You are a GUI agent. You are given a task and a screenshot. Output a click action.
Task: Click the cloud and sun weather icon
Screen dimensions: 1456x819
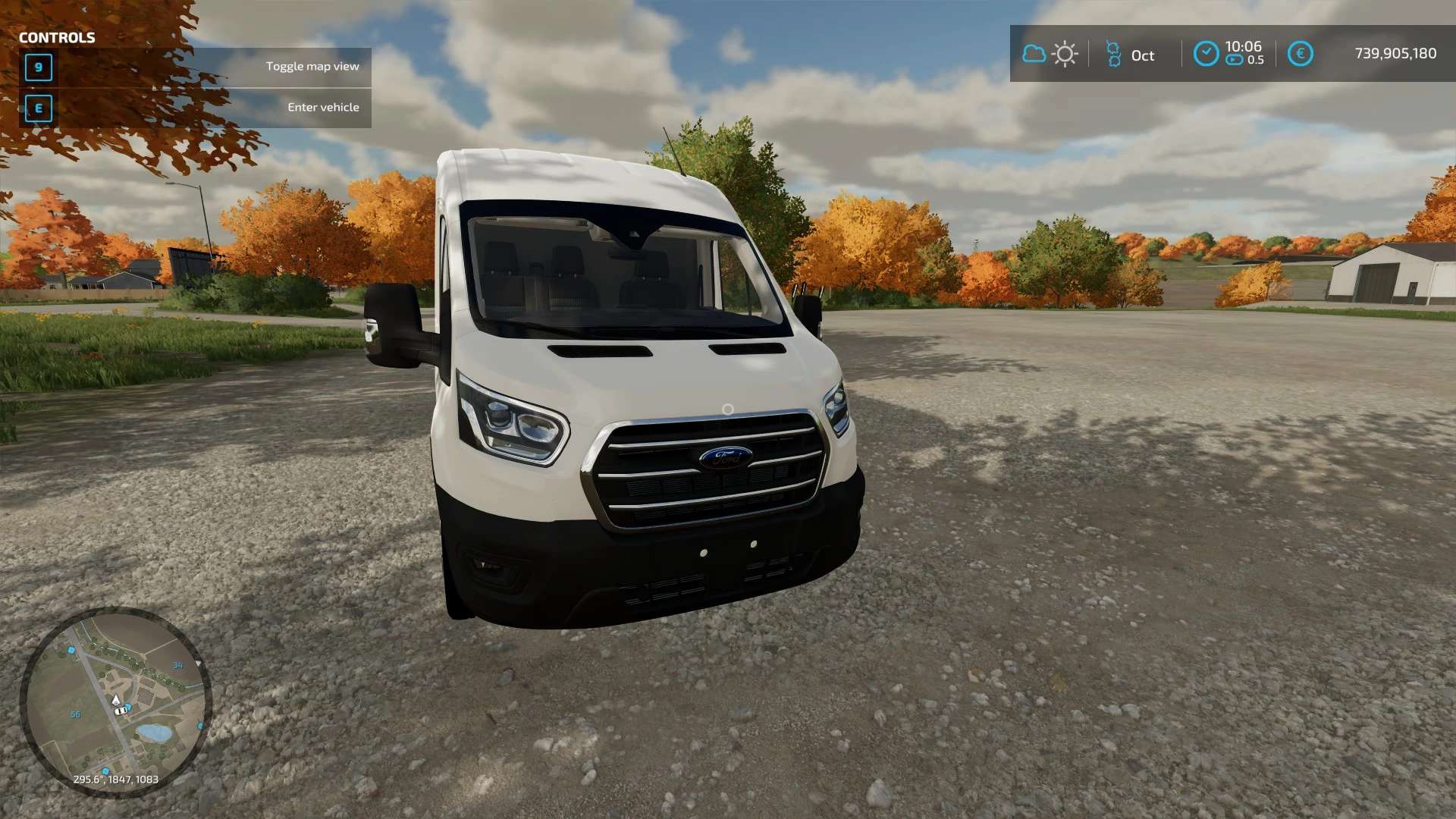pyautogui.click(x=1050, y=54)
